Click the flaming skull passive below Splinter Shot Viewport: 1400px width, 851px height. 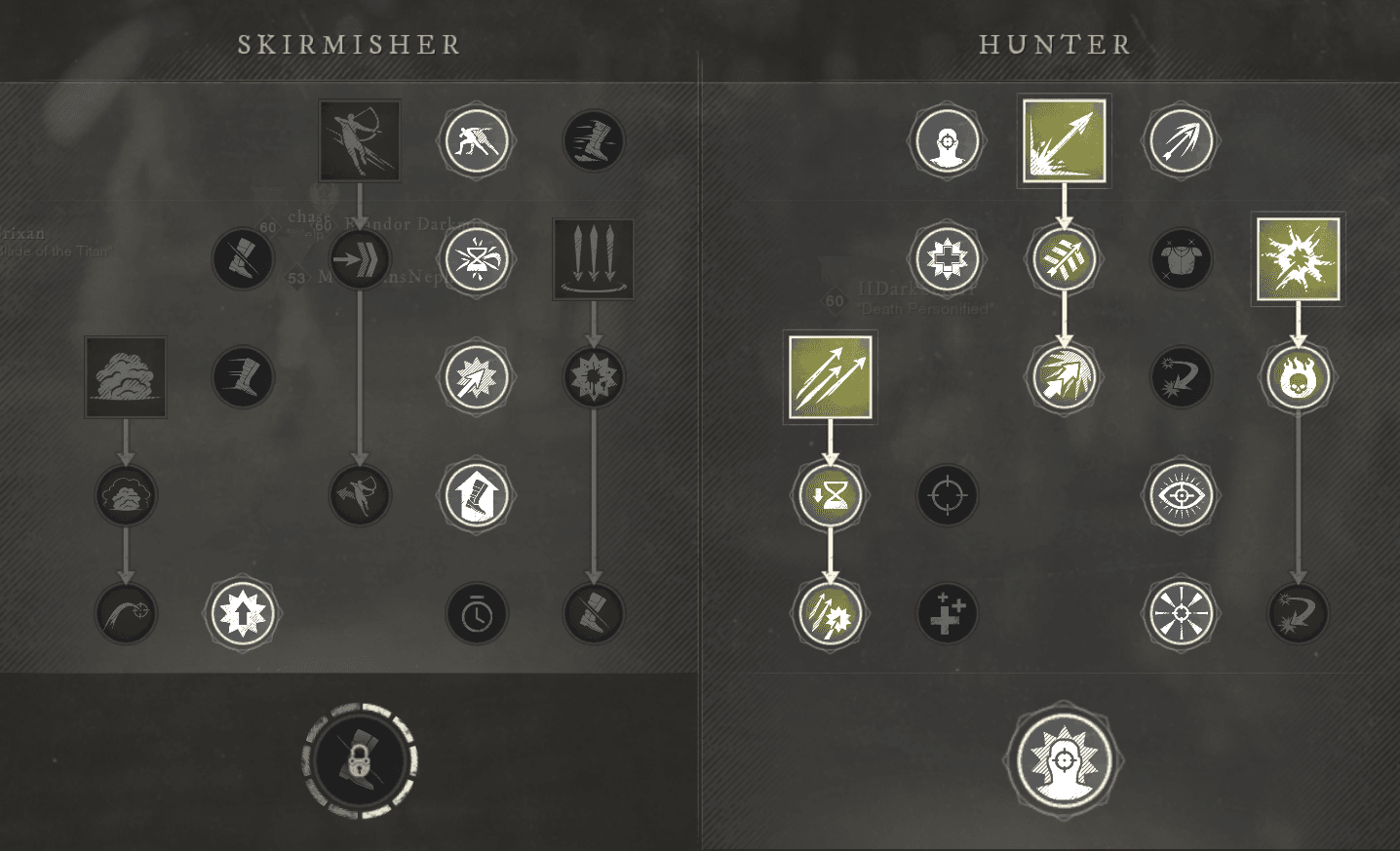click(1297, 376)
